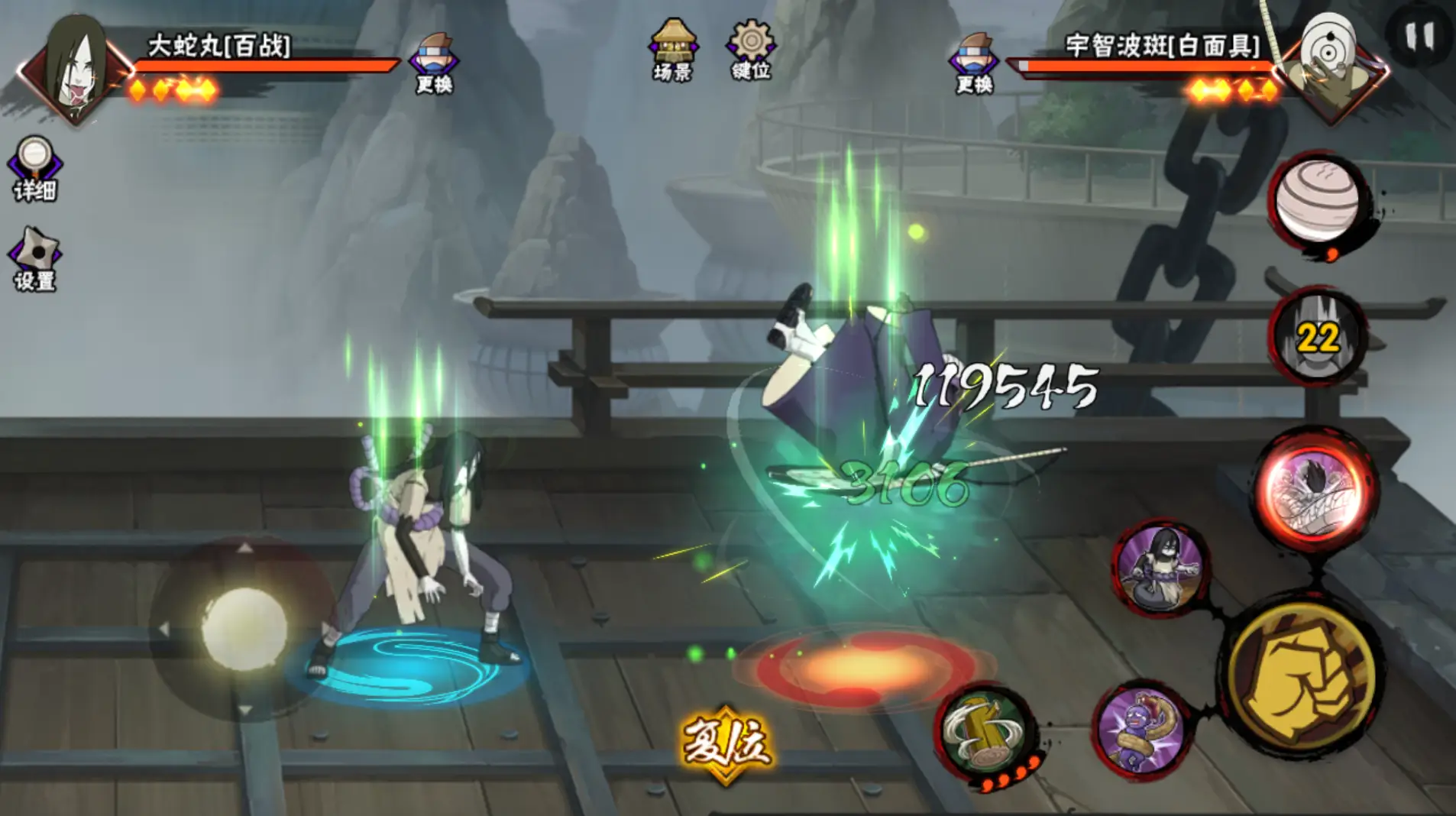Screen dimensions: 1456x816
Task: Change the 大蛇丸 player ninja with 更换
Action: 434,63
